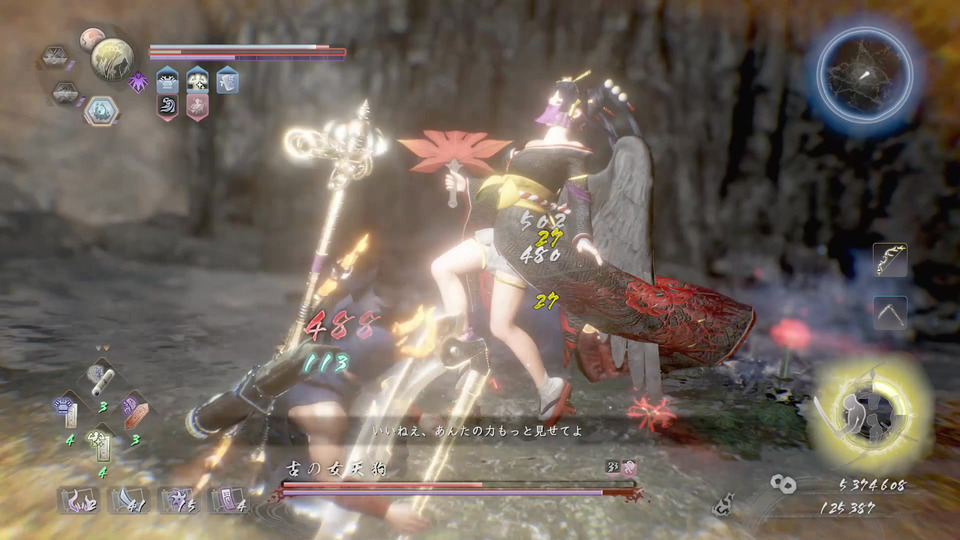Image resolution: width=960 pixels, height=540 pixels.
Task: Use the scroll item in the top shortcut slot
Action: point(101,379)
